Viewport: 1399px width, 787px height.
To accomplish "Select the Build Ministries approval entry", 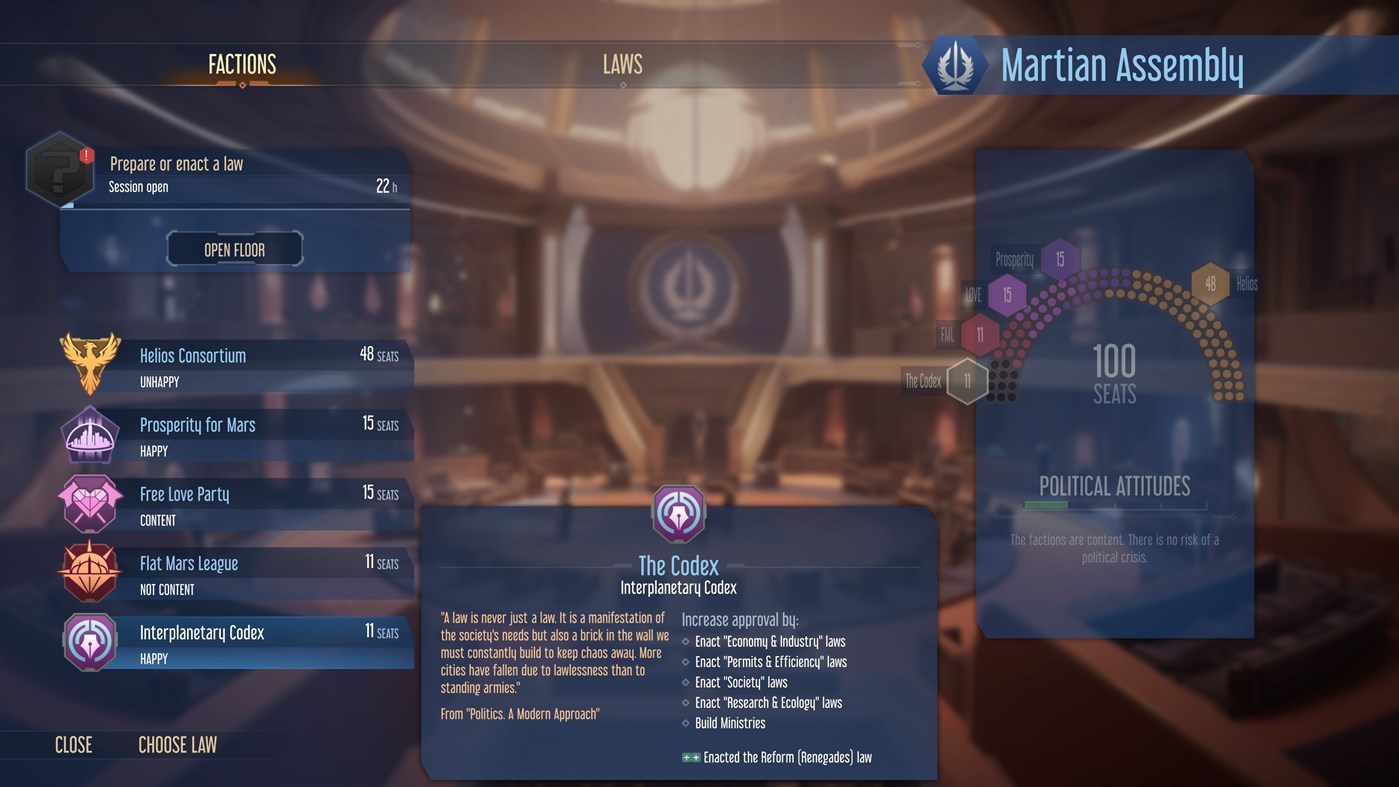I will click(730, 722).
